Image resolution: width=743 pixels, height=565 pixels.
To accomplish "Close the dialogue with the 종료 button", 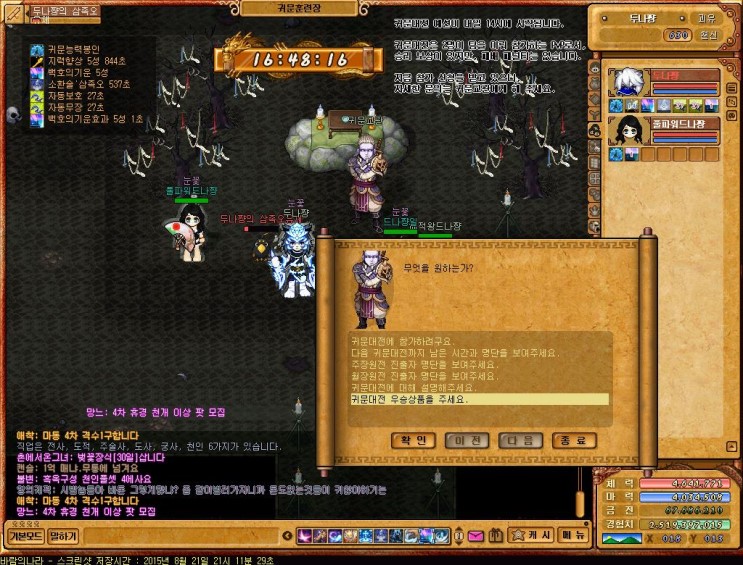I will 573,440.
